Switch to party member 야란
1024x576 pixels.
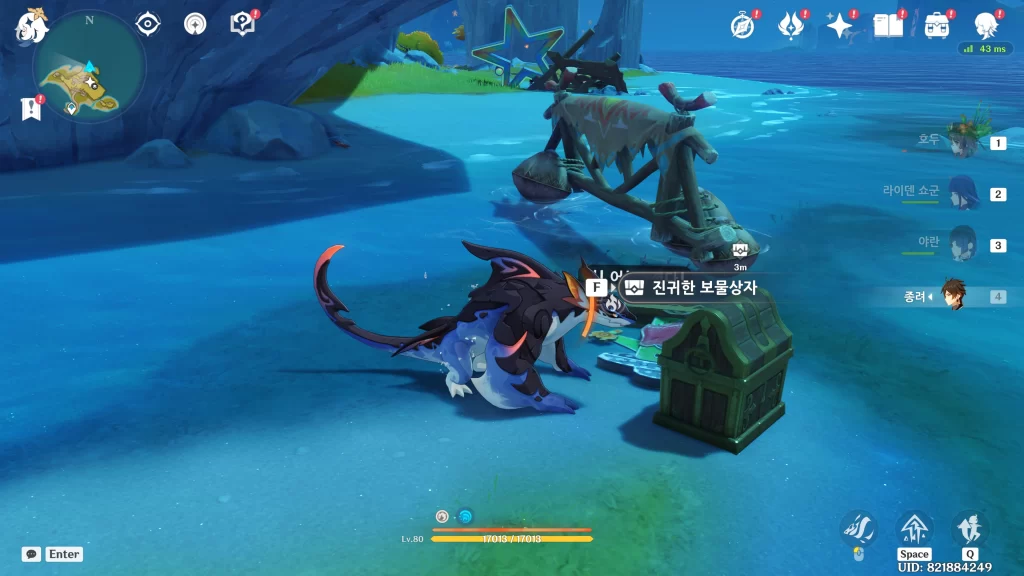pos(962,244)
